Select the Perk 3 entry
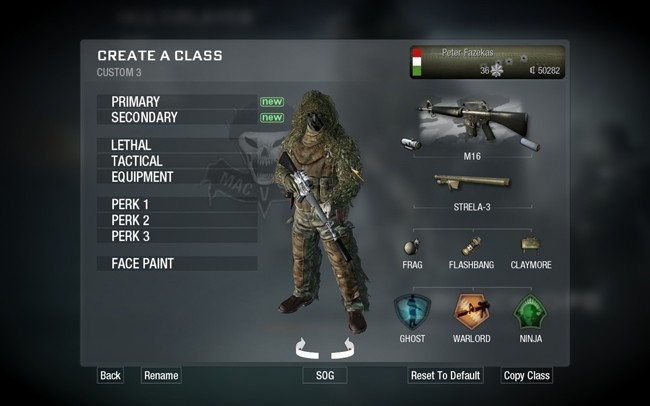 [130, 236]
